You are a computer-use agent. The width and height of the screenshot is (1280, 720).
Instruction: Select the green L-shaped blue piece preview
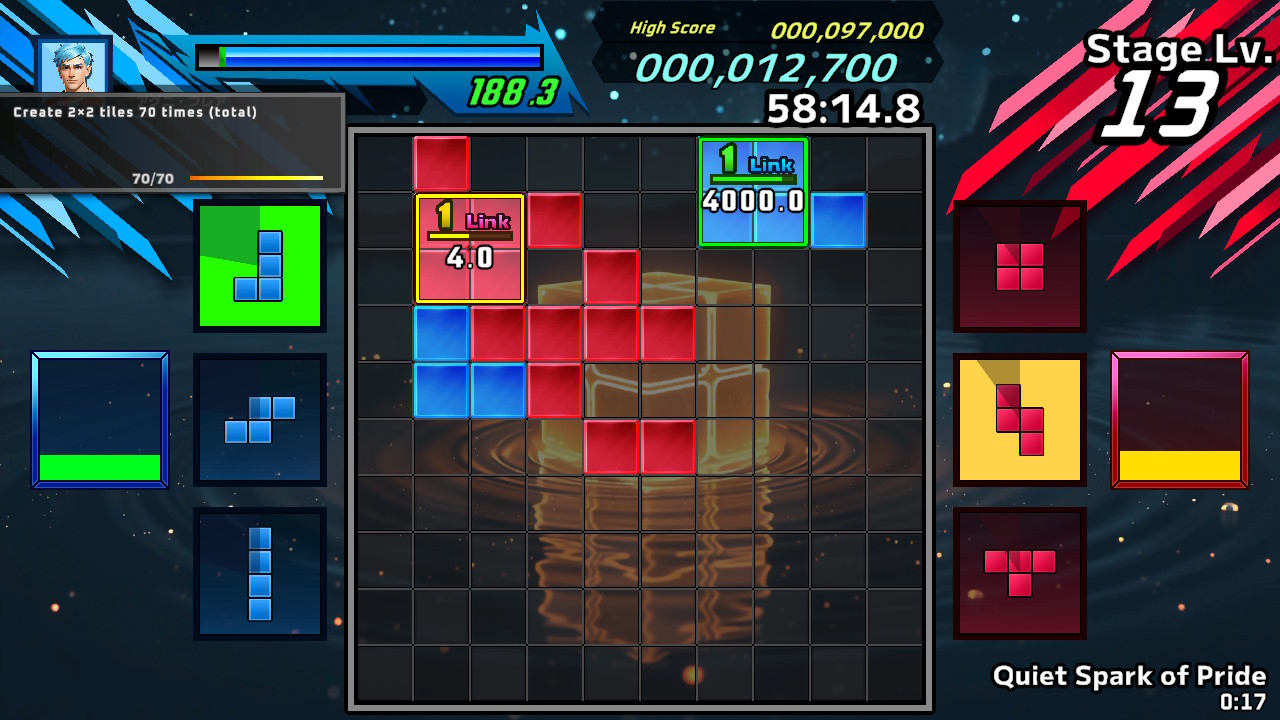point(260,262)
